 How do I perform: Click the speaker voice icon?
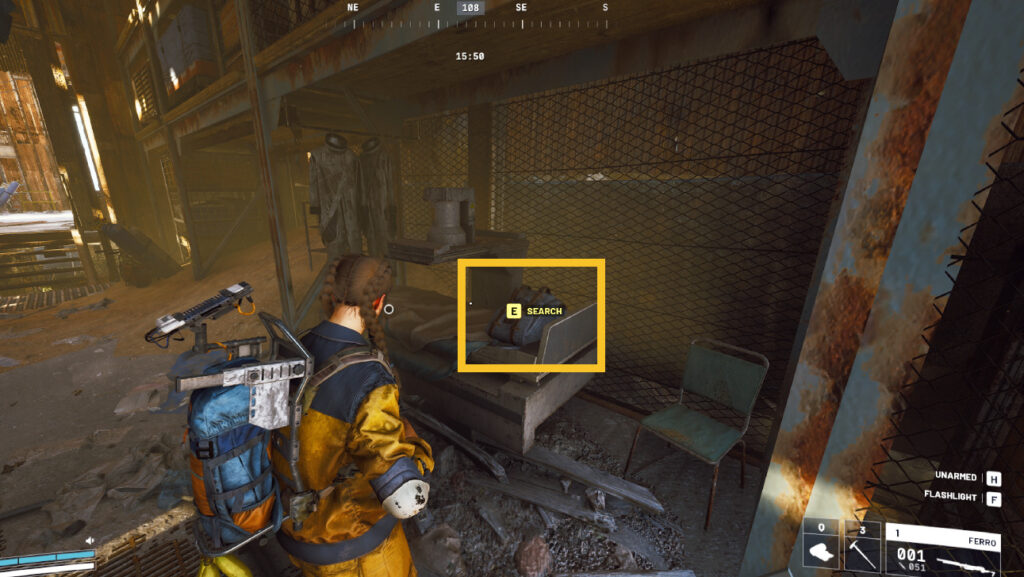coord(89,541)
